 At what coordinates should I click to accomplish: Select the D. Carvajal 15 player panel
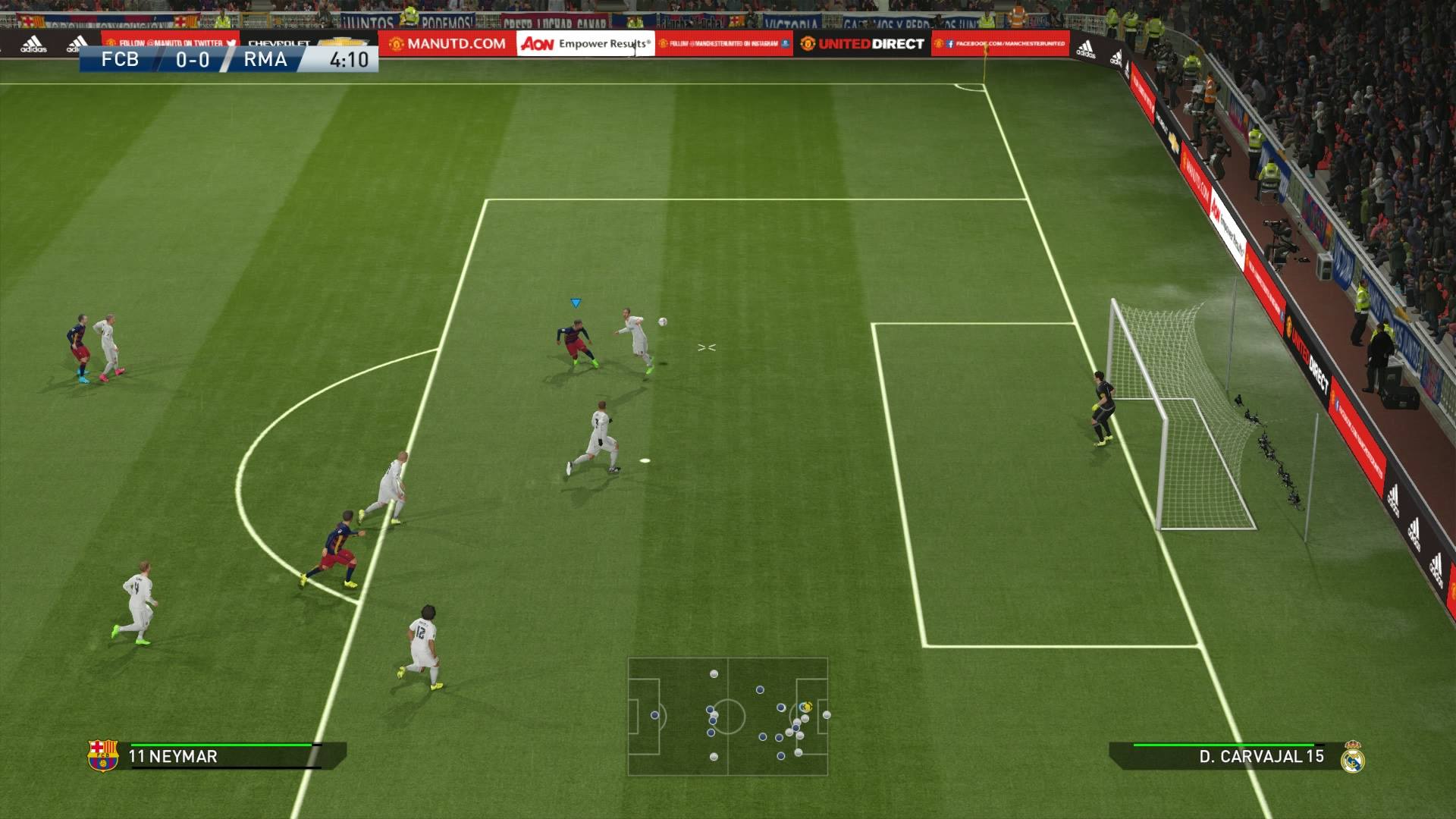coord(1222,756)
